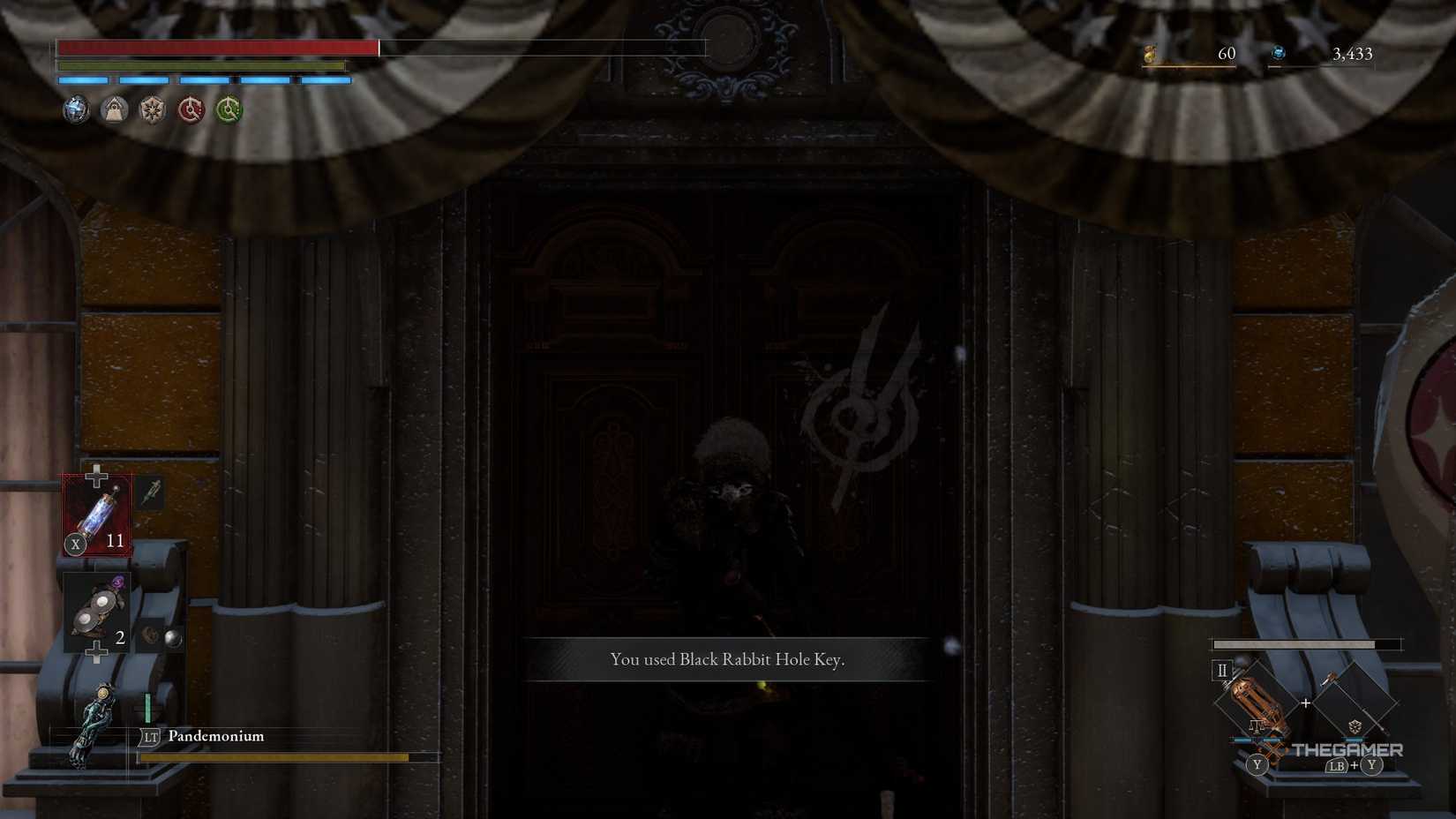Screen dimensions: 1456x819
Task: Click the pyramid eye status effect icon
Action: (x=114, y=109)
